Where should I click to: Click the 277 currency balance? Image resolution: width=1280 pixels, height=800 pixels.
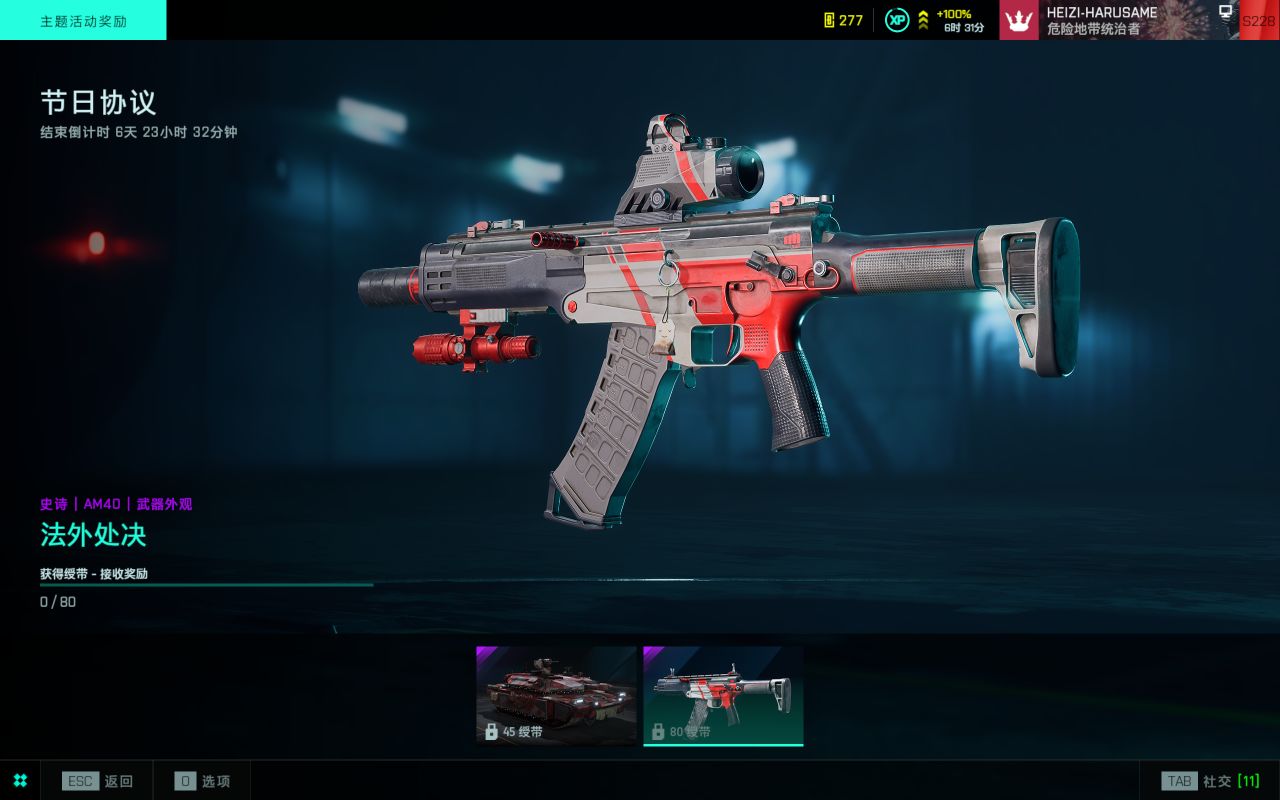[x=843, y=20]
